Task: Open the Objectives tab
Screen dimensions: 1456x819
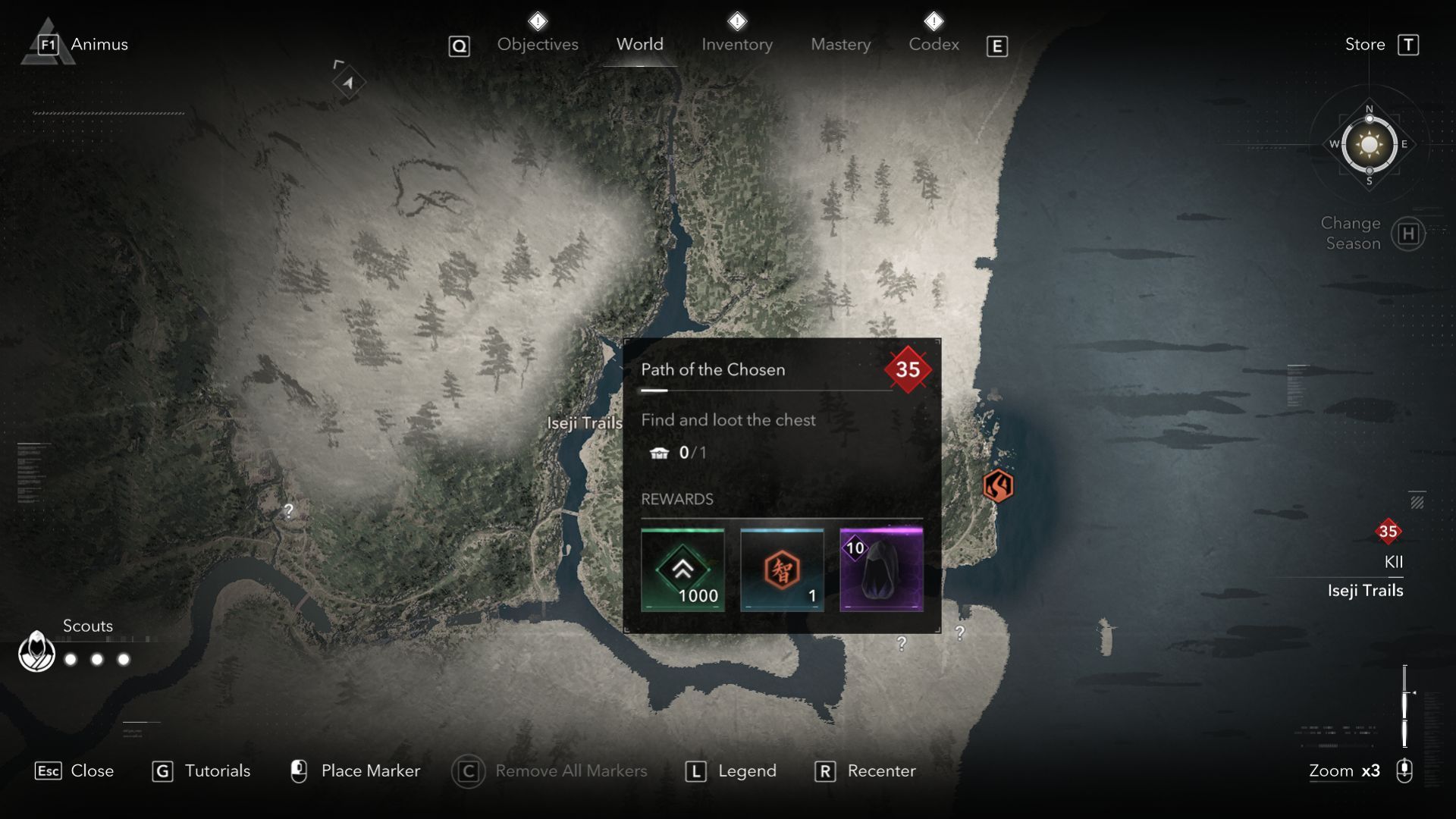Action: [x=538, y=44]
